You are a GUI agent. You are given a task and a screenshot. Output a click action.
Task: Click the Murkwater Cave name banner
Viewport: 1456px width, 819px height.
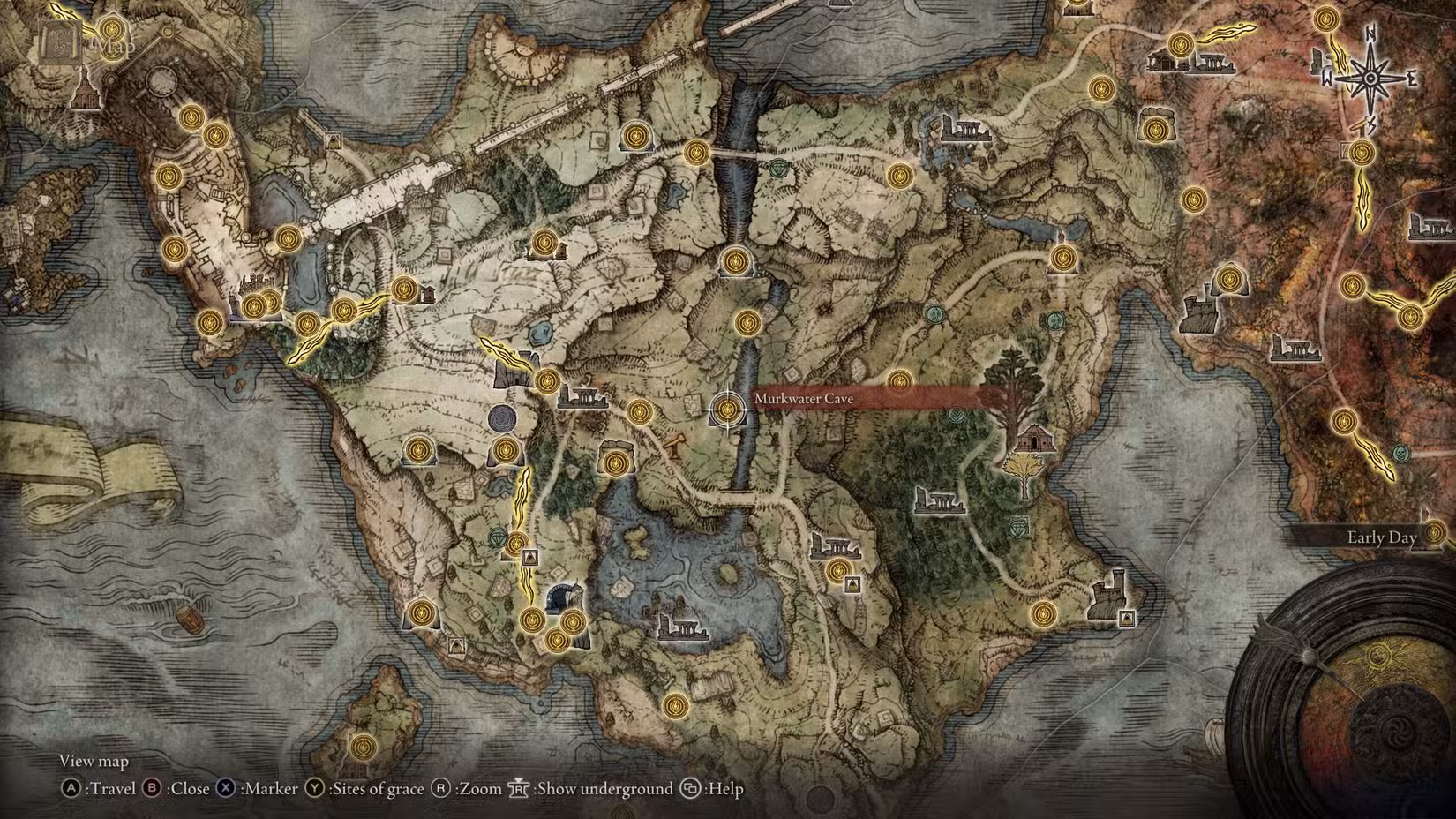point(804,399)
